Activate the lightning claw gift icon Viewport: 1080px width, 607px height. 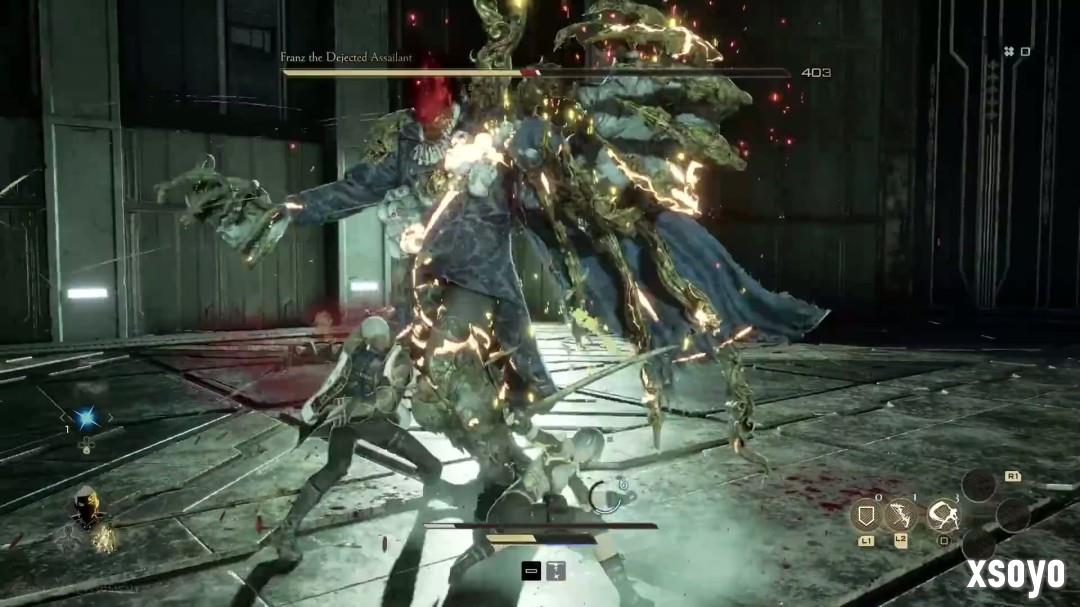[x=902, y=515]
